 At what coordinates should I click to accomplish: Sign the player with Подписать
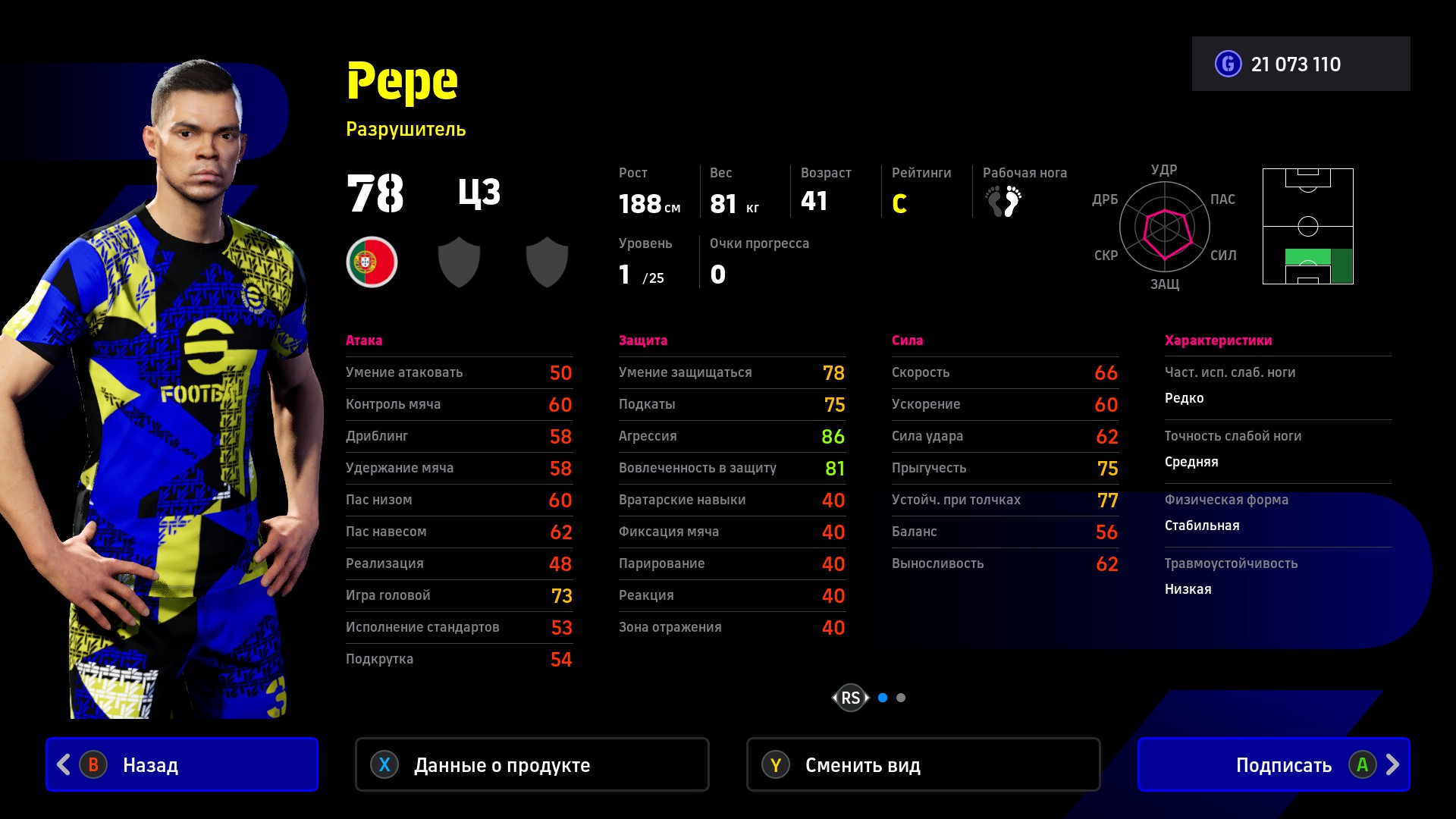pos(1273,764)
